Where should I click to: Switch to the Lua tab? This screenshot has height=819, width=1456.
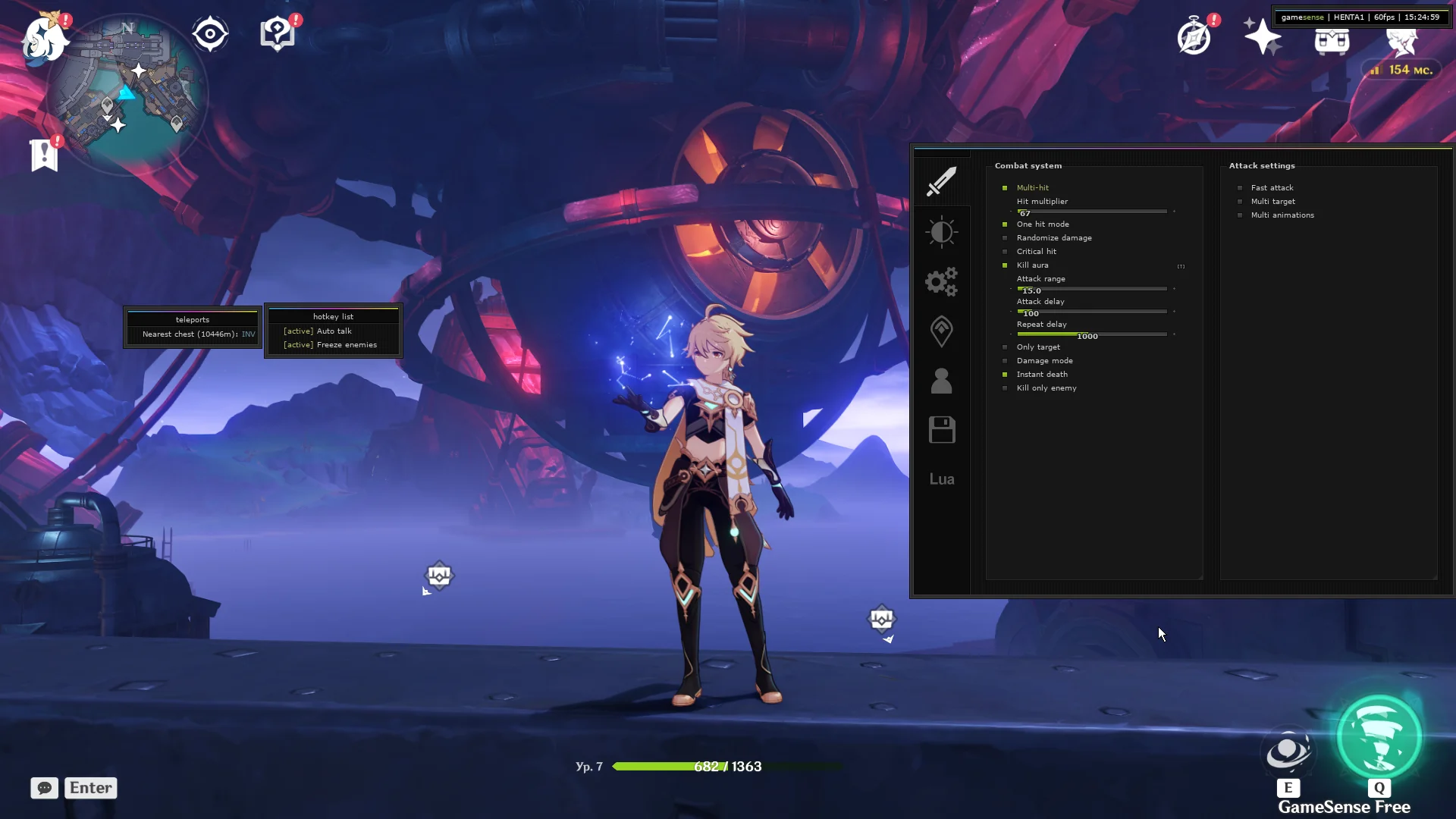click(x=942, y=479)
